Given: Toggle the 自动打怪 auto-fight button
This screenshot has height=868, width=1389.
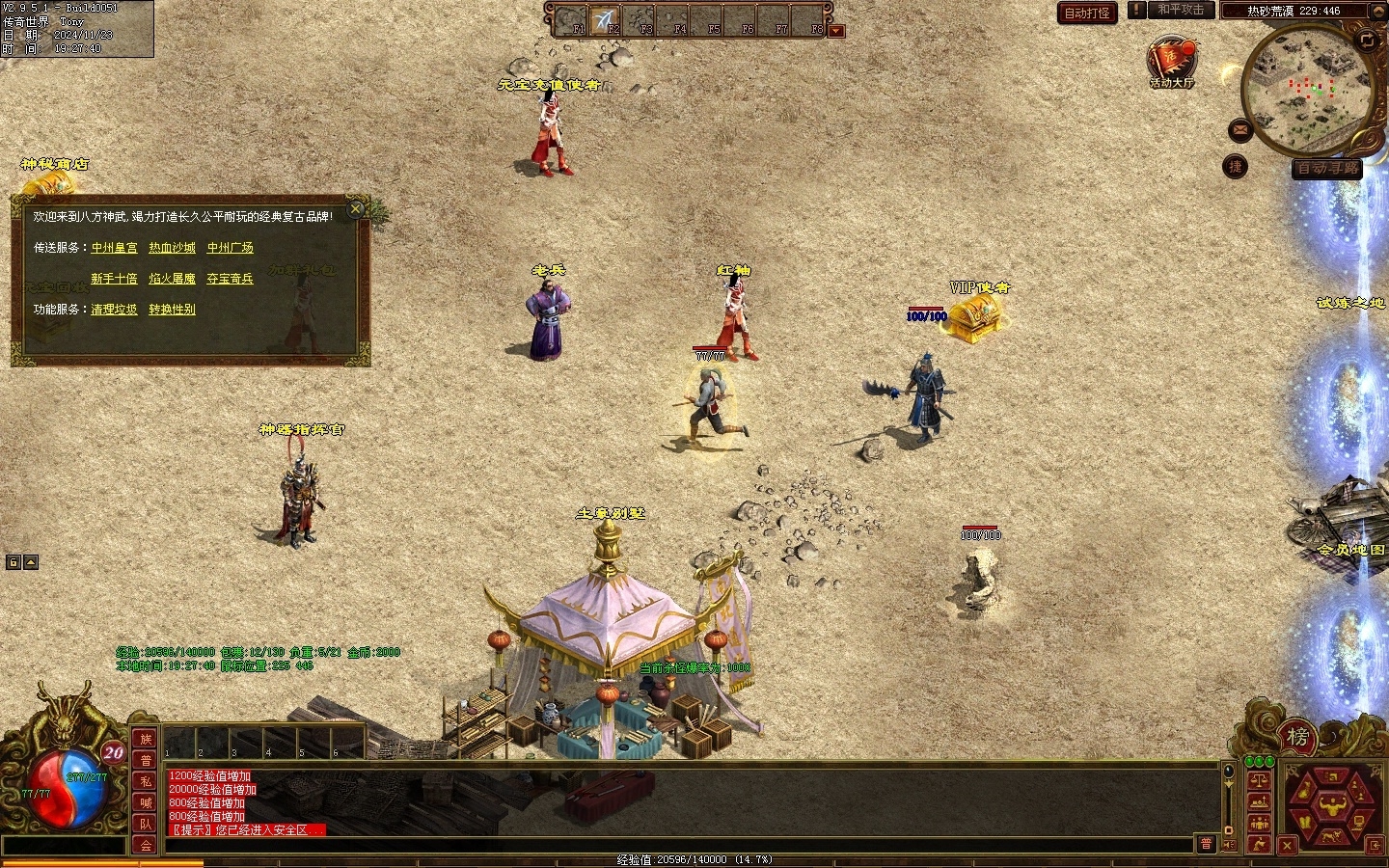Looking at the screenshot, I should click(x=1087, y=13).
